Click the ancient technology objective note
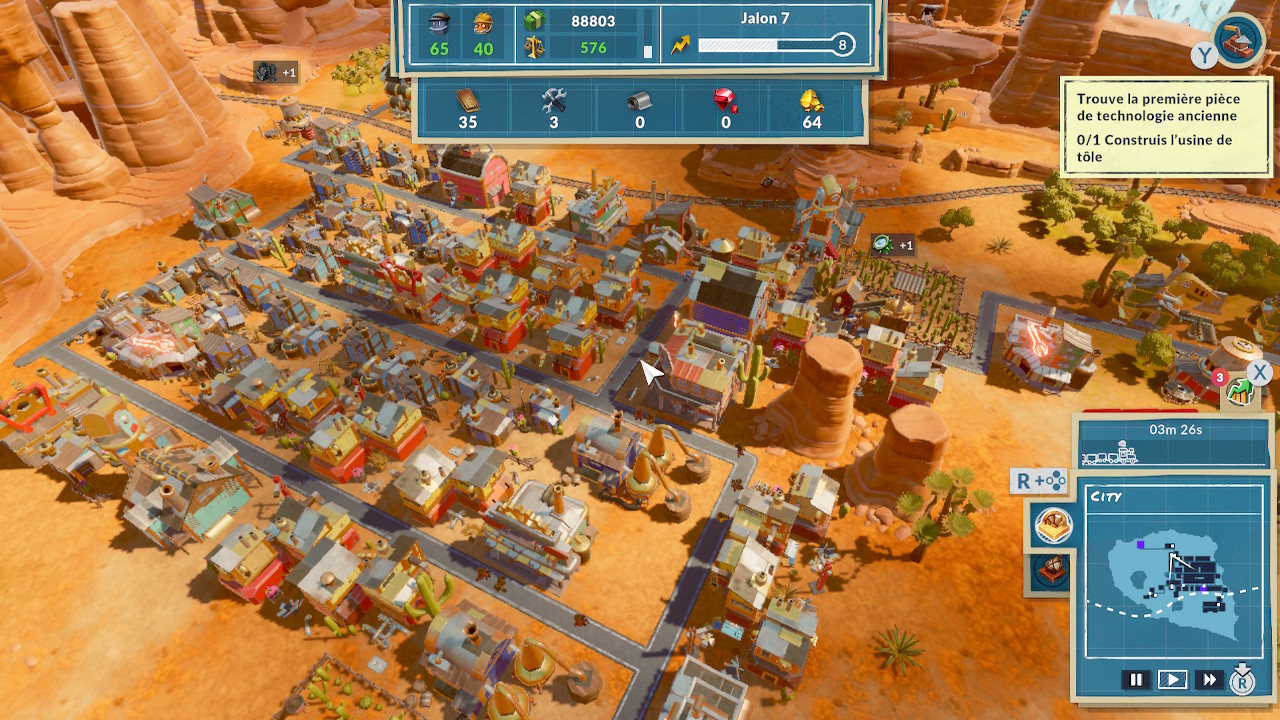 coord(1164,127)
